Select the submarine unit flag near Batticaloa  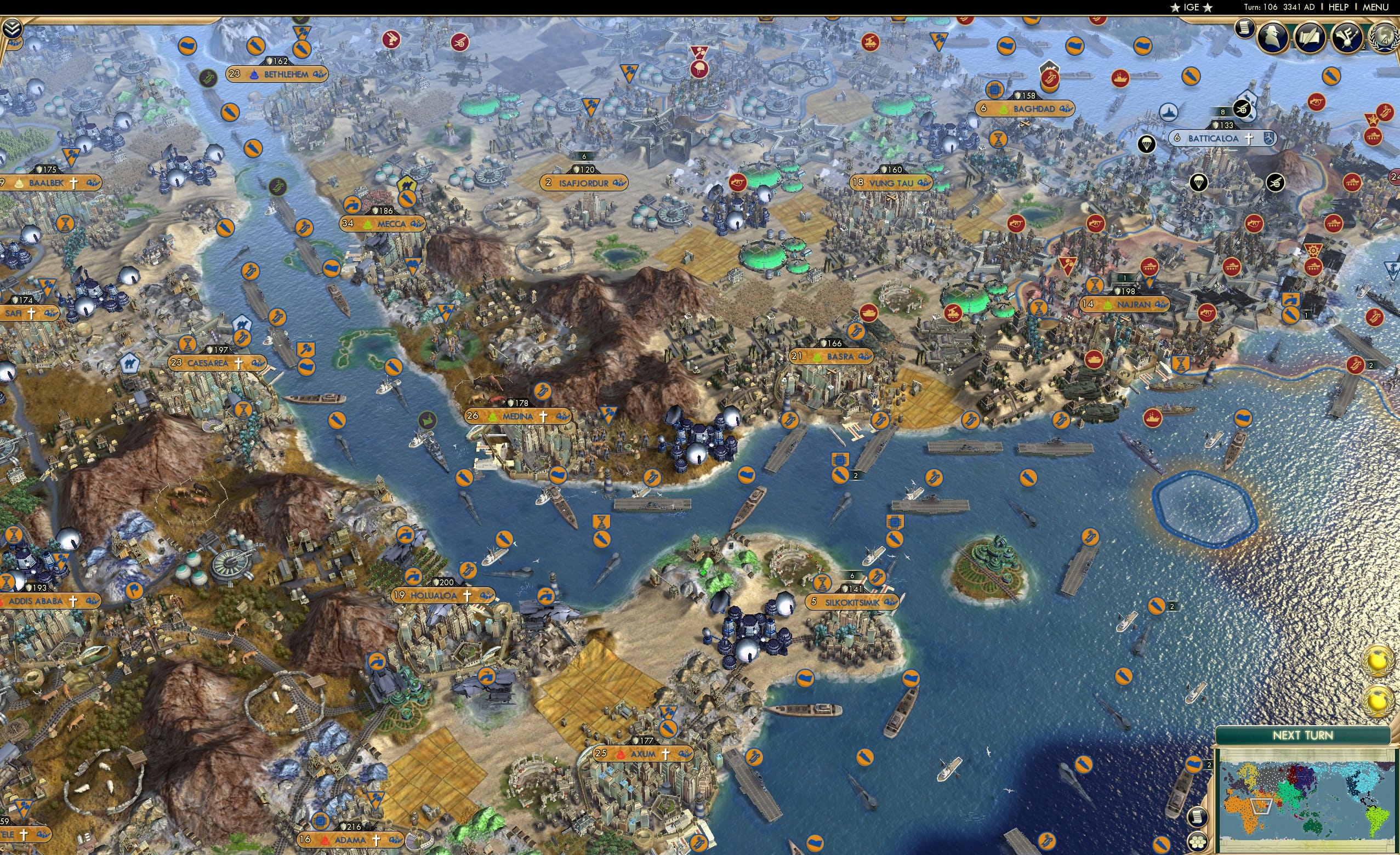1169,112
